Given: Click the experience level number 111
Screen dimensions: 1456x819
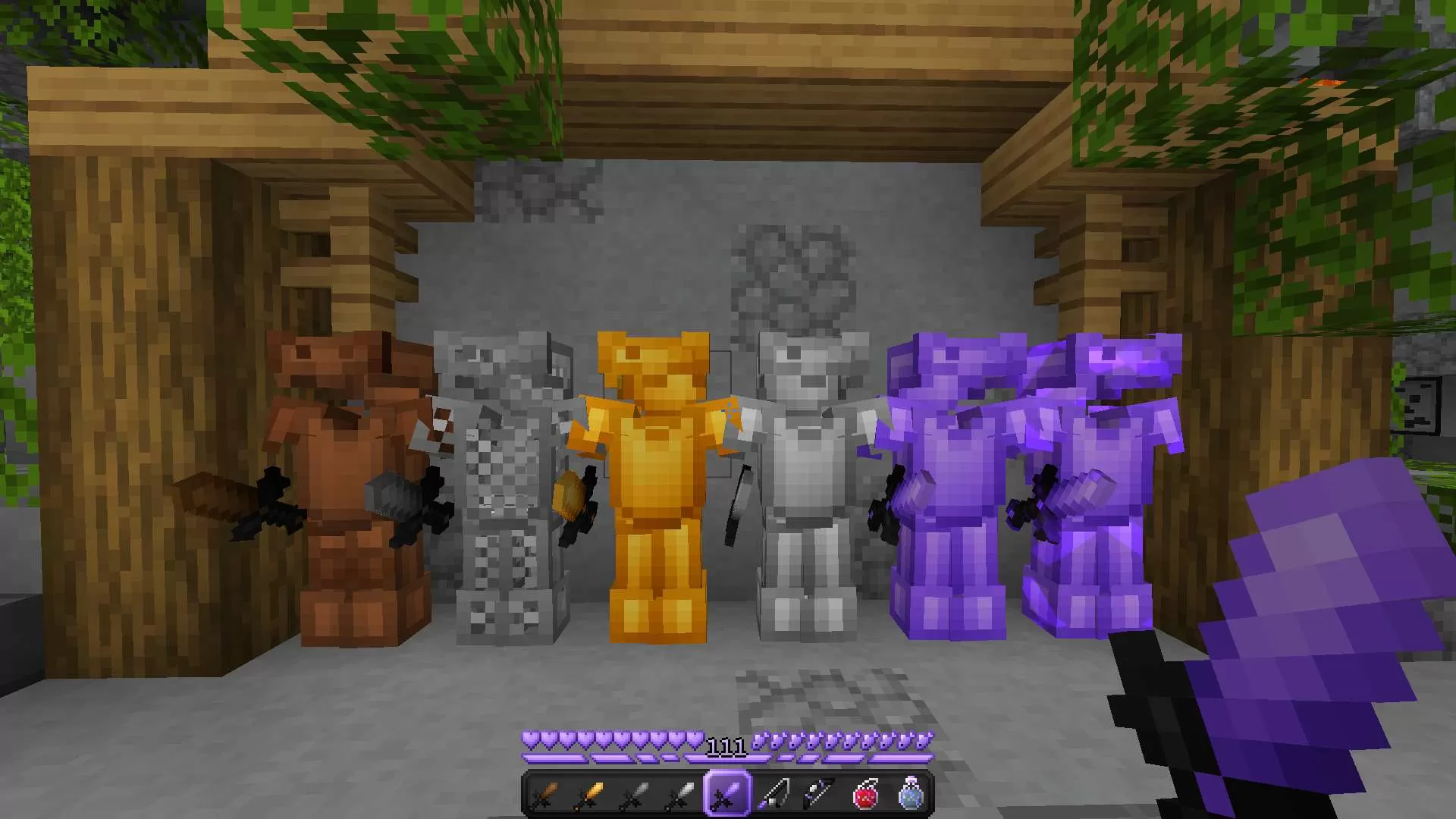Looking at the screenshot, I should tap(726, 745).
